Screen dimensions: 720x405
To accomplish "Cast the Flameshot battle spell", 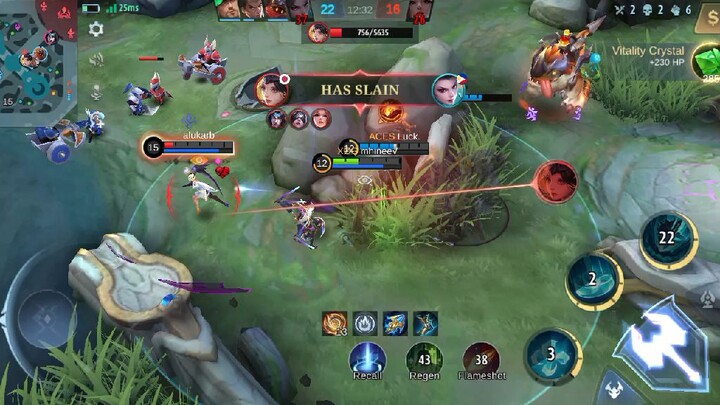I will (x=482, y=359).
